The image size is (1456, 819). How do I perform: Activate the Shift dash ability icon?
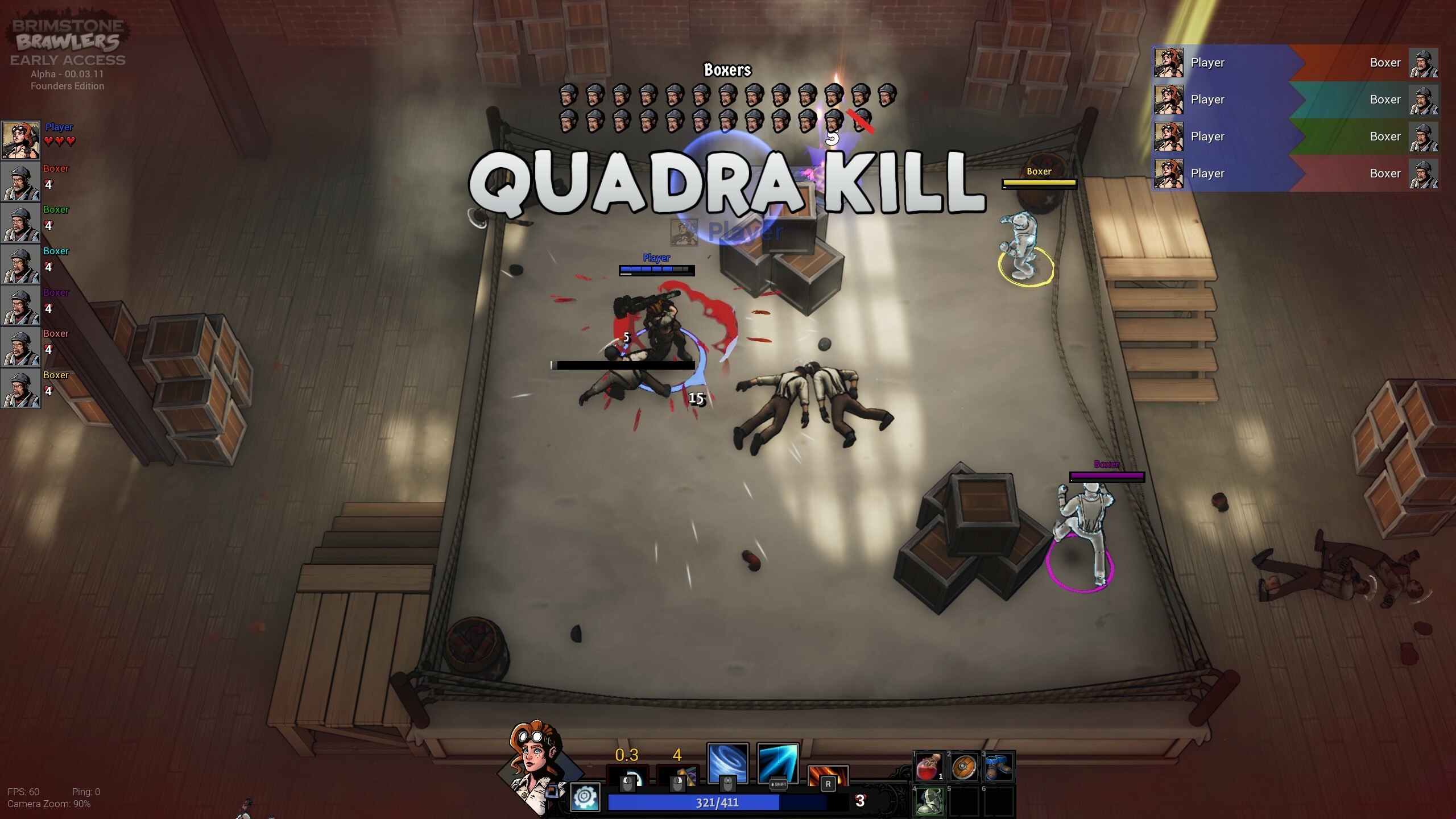pos(777,764)
